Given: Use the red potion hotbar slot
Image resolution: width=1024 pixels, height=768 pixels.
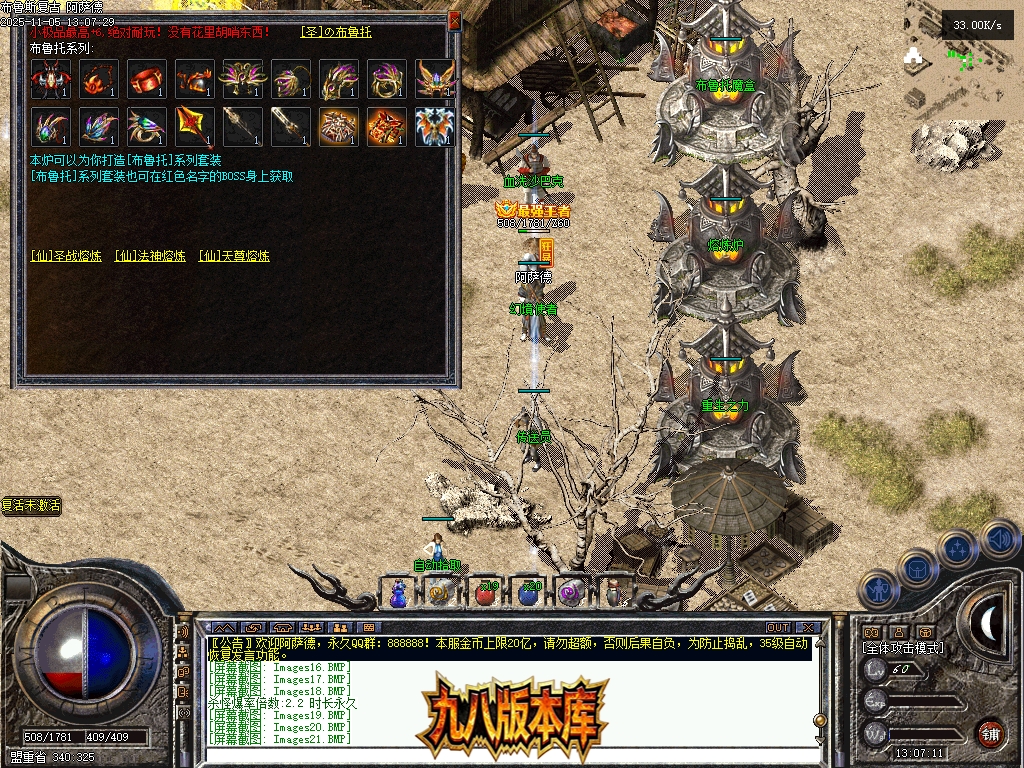Looking at the screenshot, I should pos(486,592).
